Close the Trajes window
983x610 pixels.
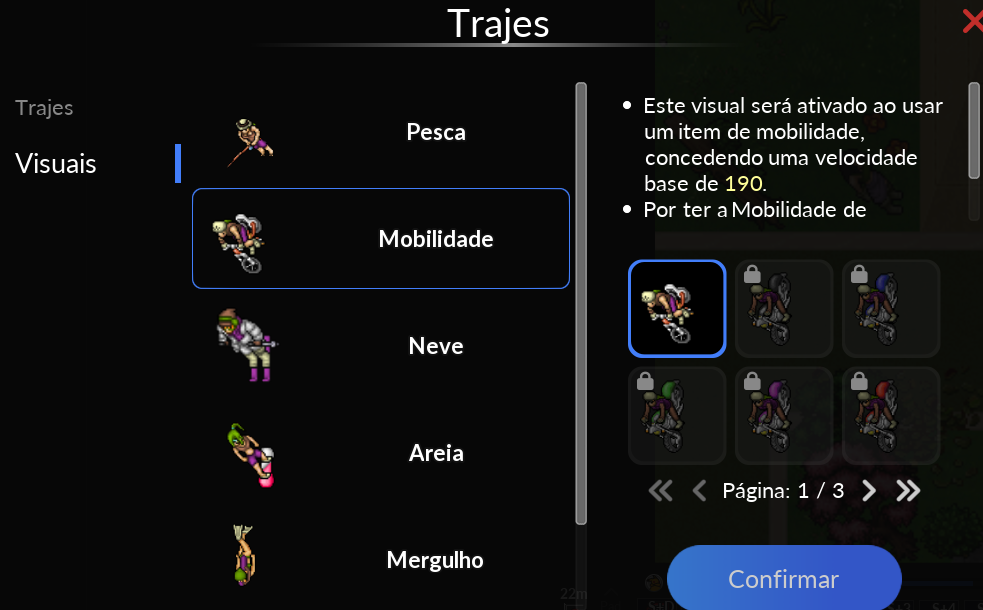(x=971, y=21)
